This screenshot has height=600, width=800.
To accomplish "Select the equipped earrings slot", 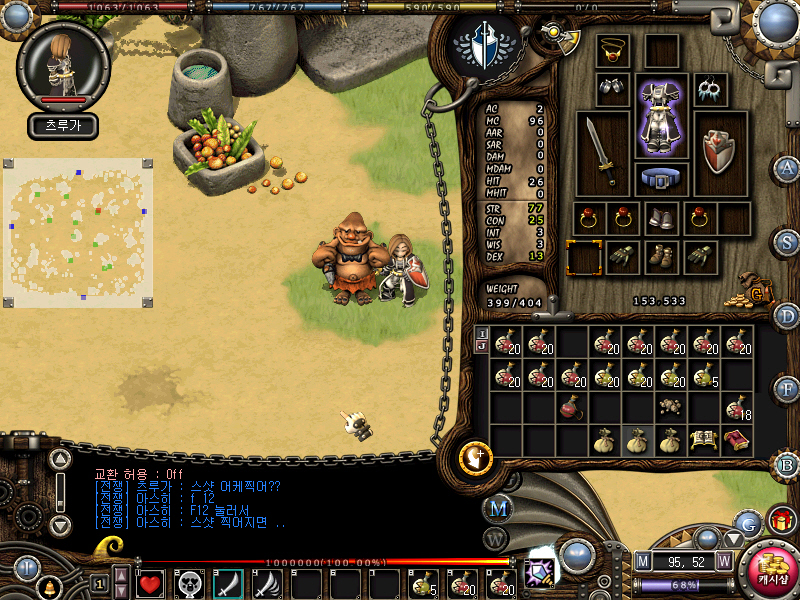I will tap(710, 90).
